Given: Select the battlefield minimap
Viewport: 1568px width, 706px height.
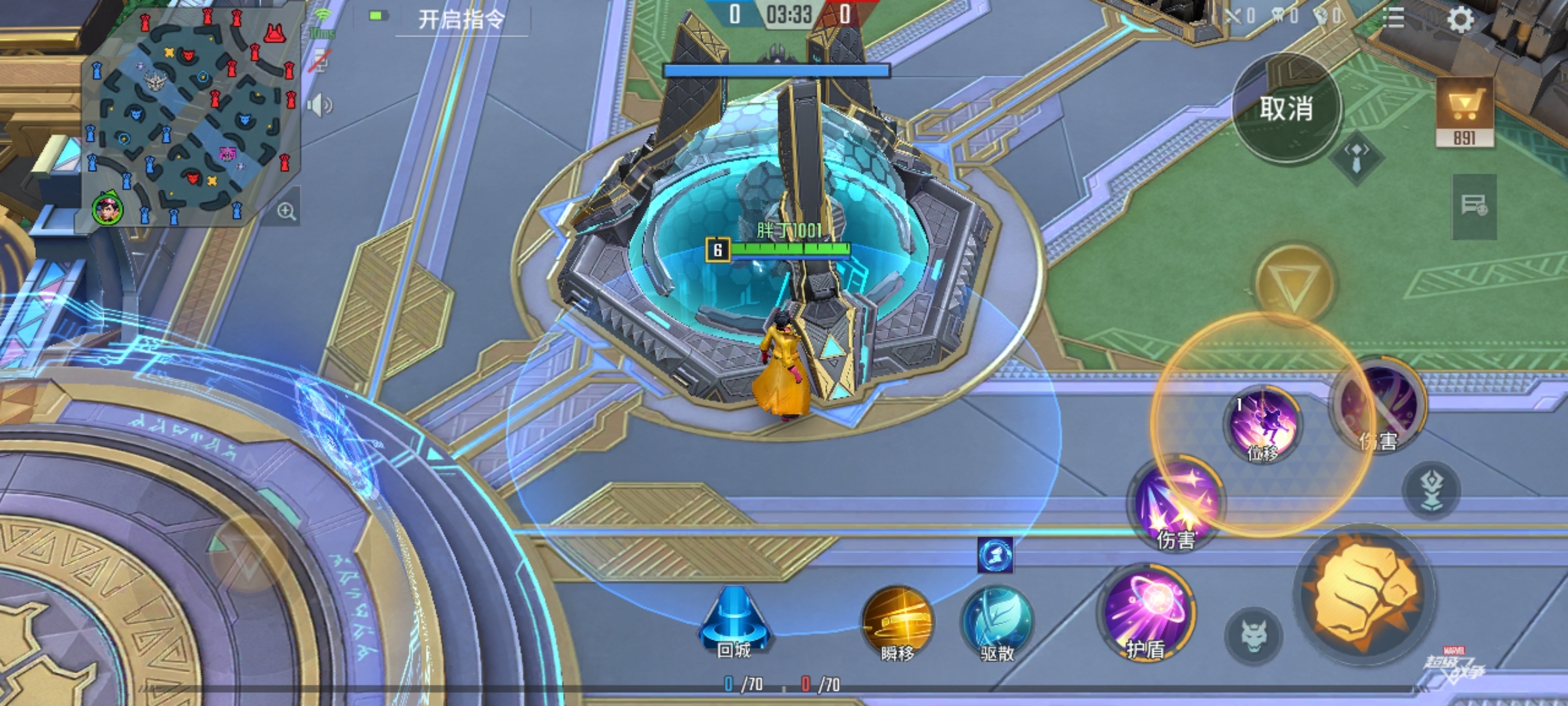Looking at the screenshot, I should (189, 118).
